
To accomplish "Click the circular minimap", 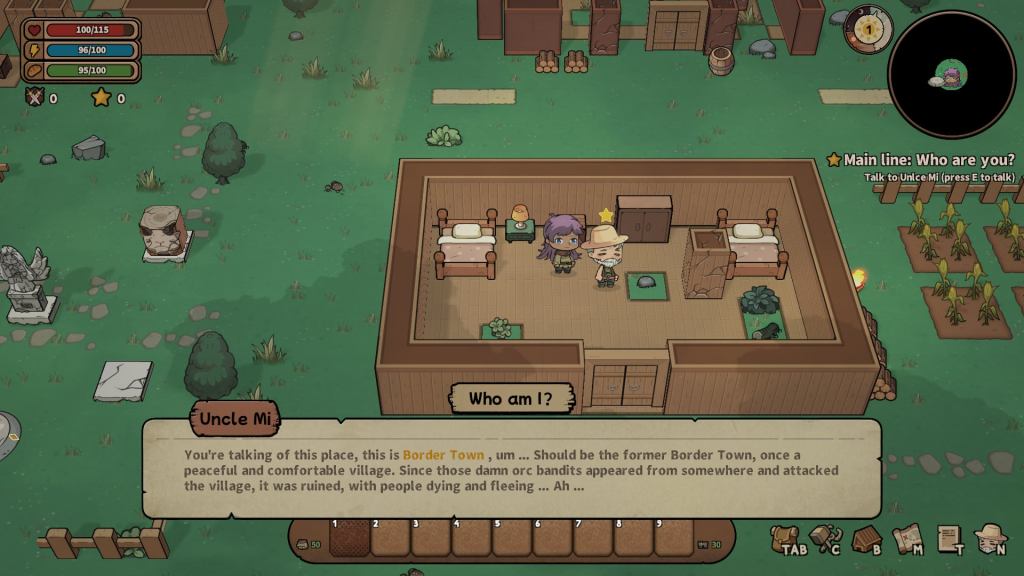I will coord(951,74).
